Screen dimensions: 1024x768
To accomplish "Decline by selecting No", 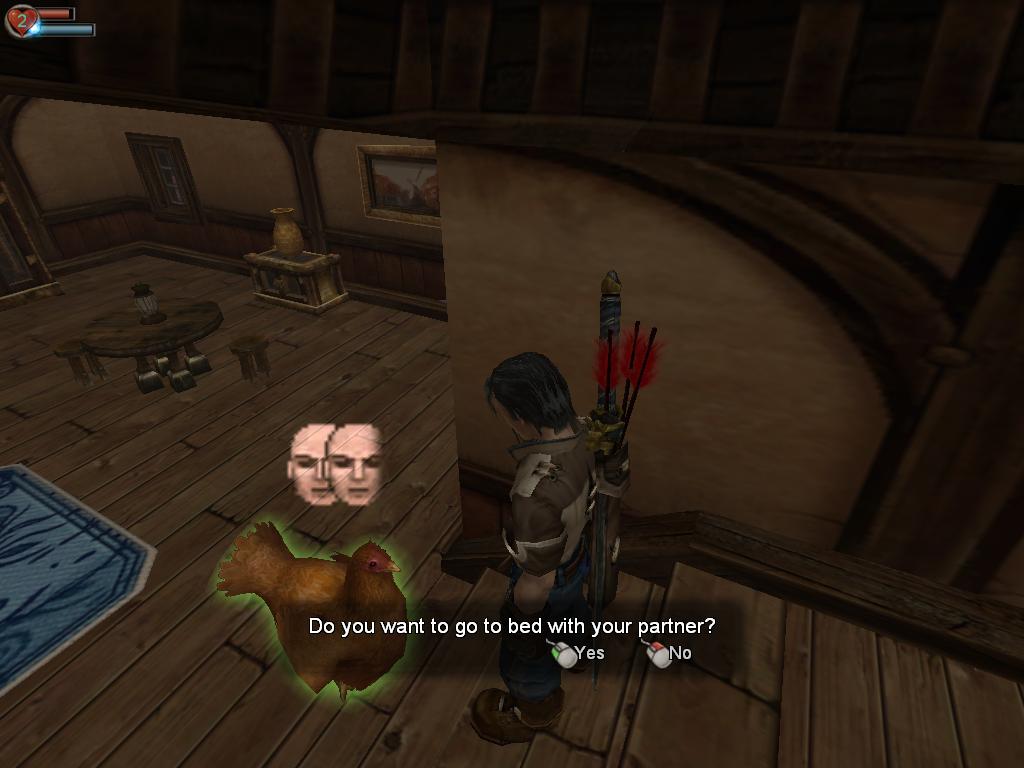I will [x=671, y=654].
